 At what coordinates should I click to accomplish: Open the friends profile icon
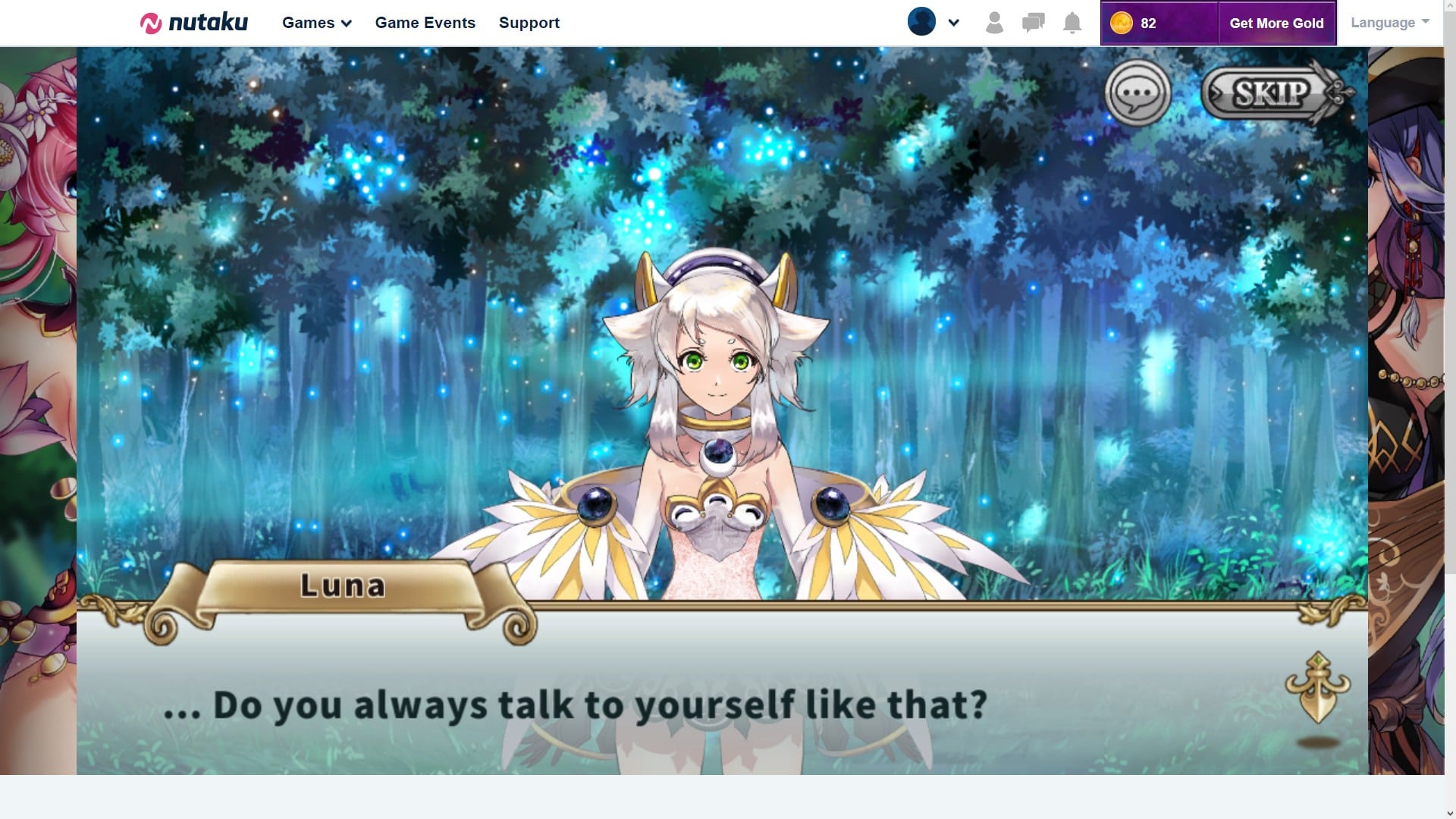click(994, 23)
